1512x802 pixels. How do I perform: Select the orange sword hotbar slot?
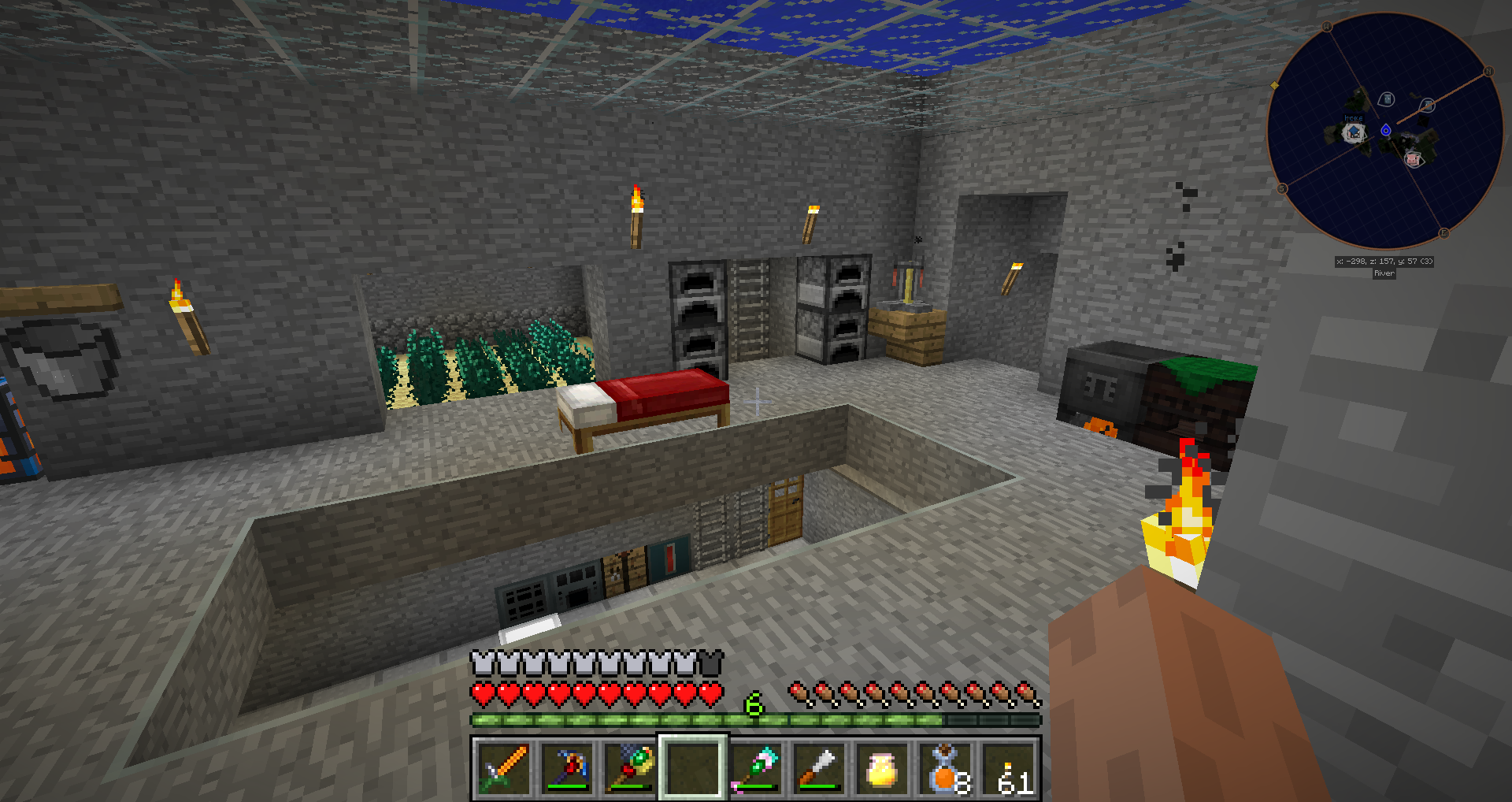pos(503,768)
